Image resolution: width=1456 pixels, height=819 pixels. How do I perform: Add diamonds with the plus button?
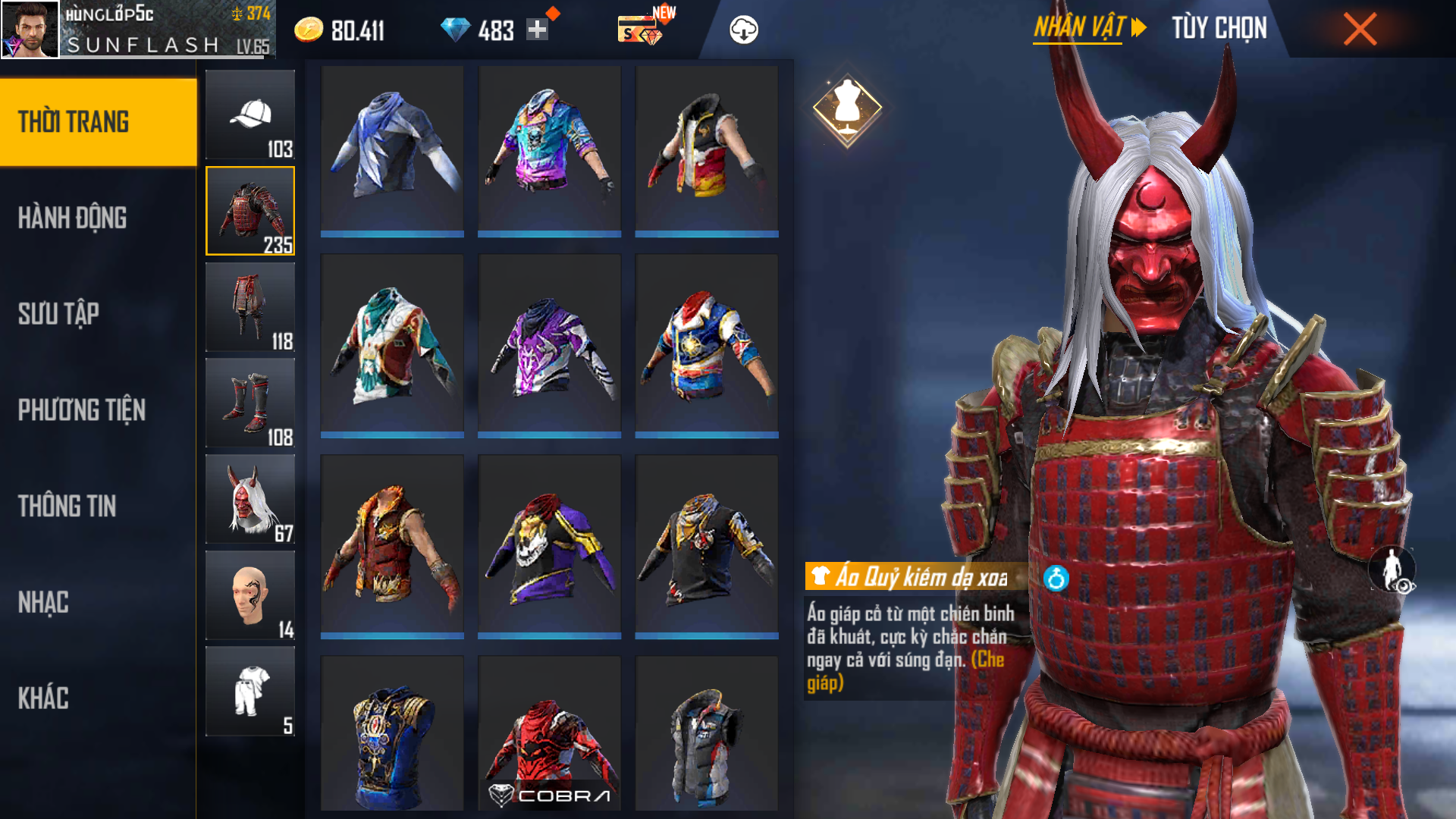pyautogui.click(x=537, y=30)
